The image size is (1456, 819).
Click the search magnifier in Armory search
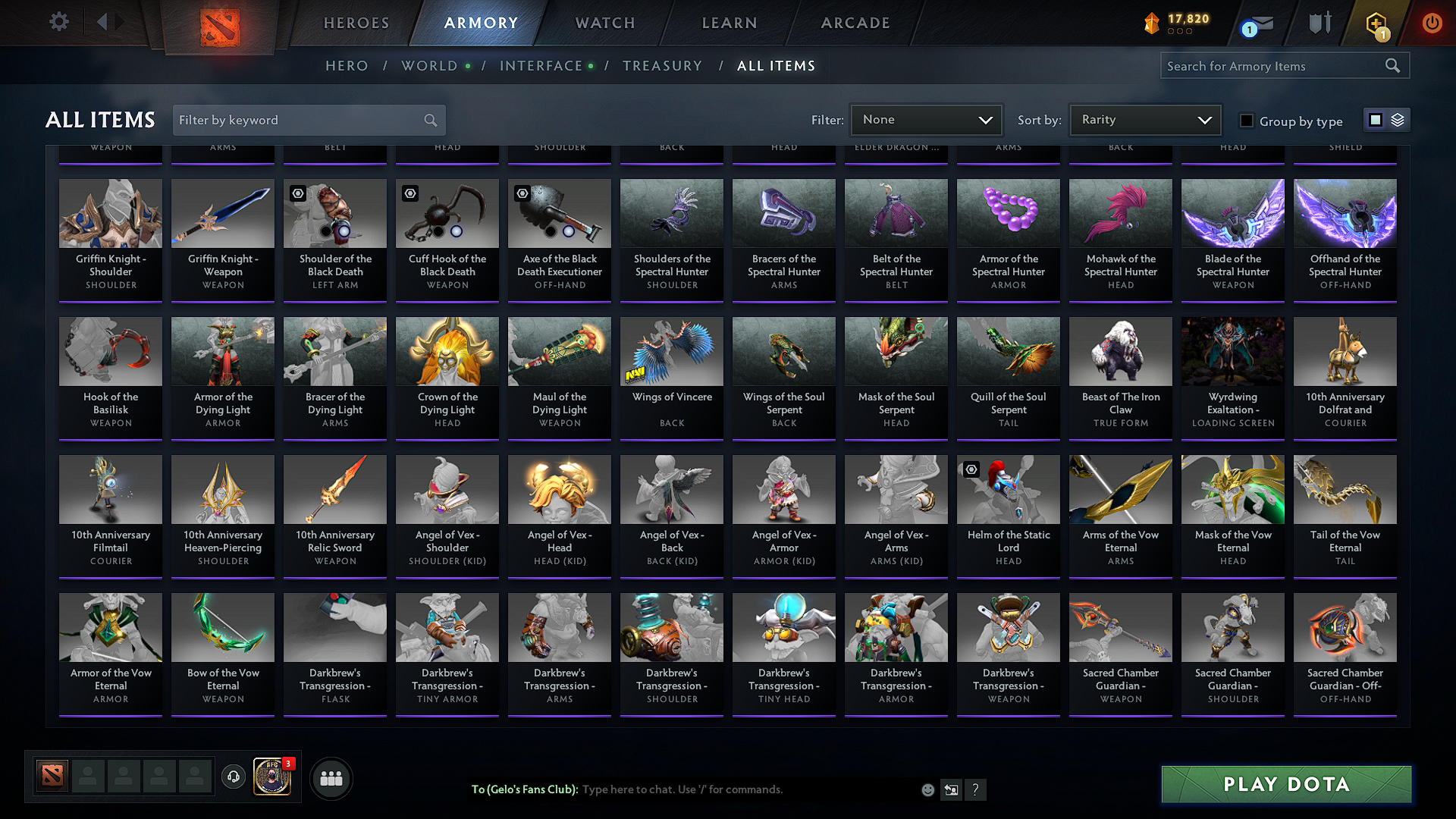coord(1392,65)
